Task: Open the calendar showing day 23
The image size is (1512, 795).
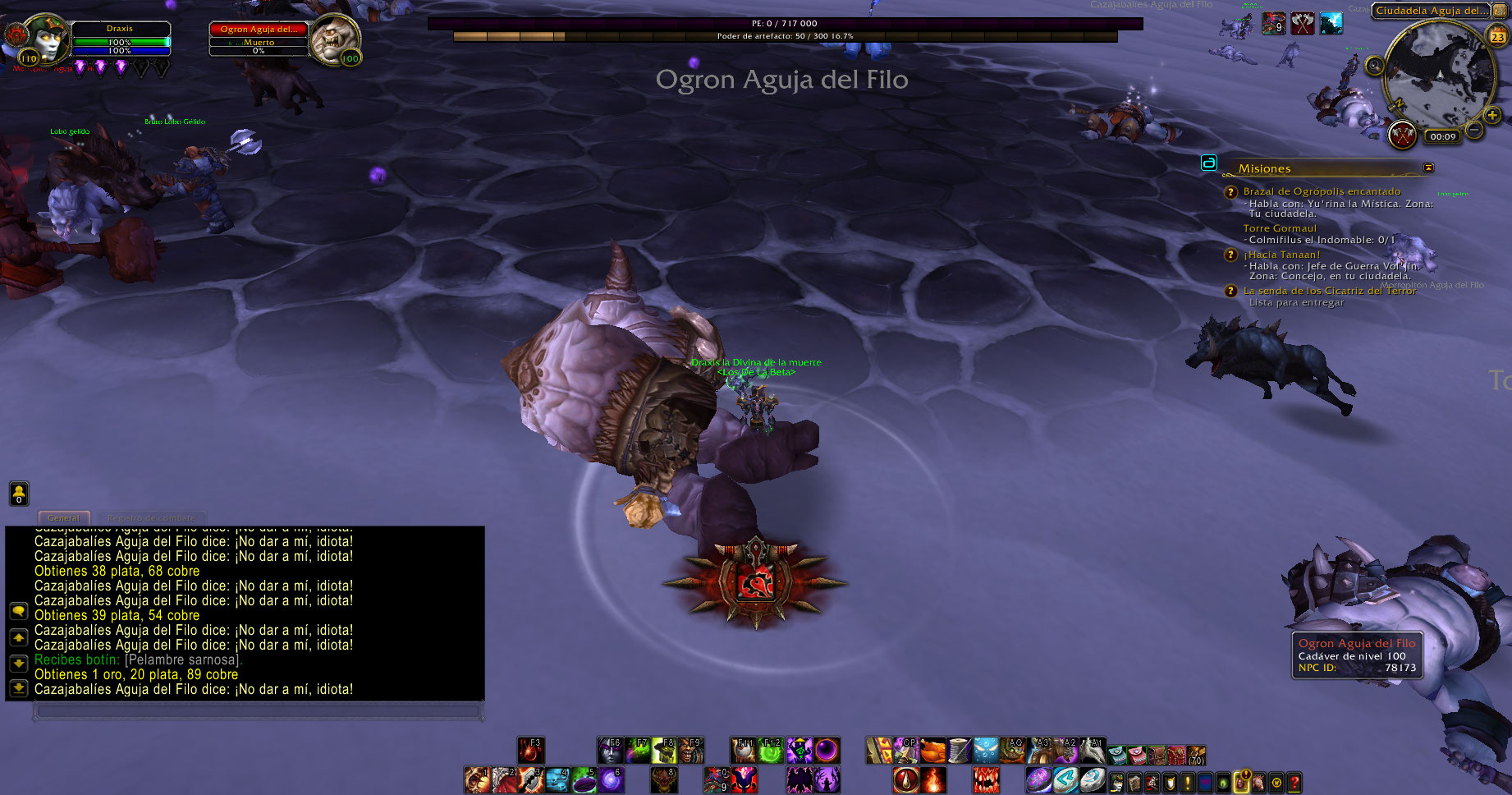Action: (x=1498, y=36)
